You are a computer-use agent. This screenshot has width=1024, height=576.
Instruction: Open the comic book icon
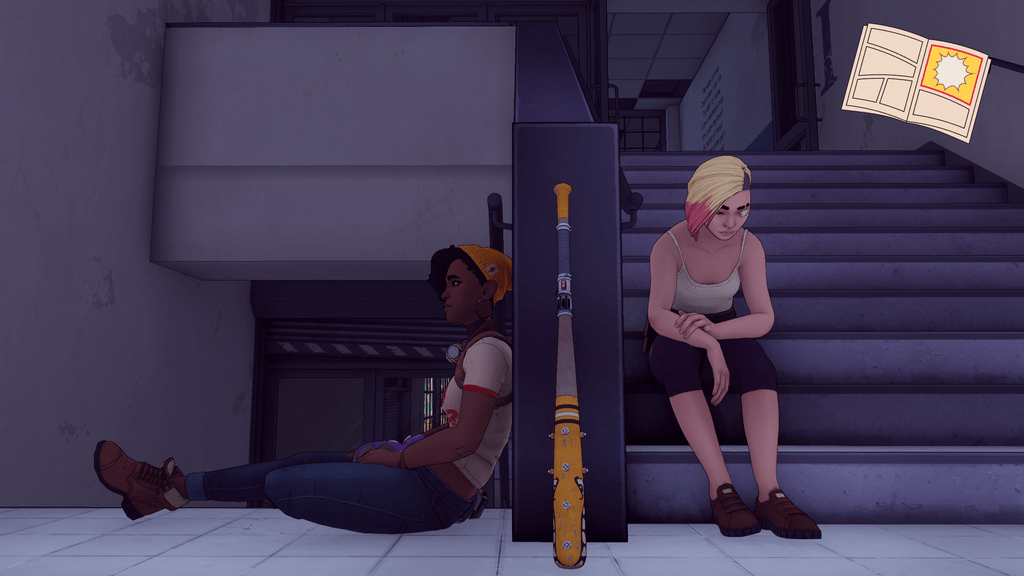(915, 81)
